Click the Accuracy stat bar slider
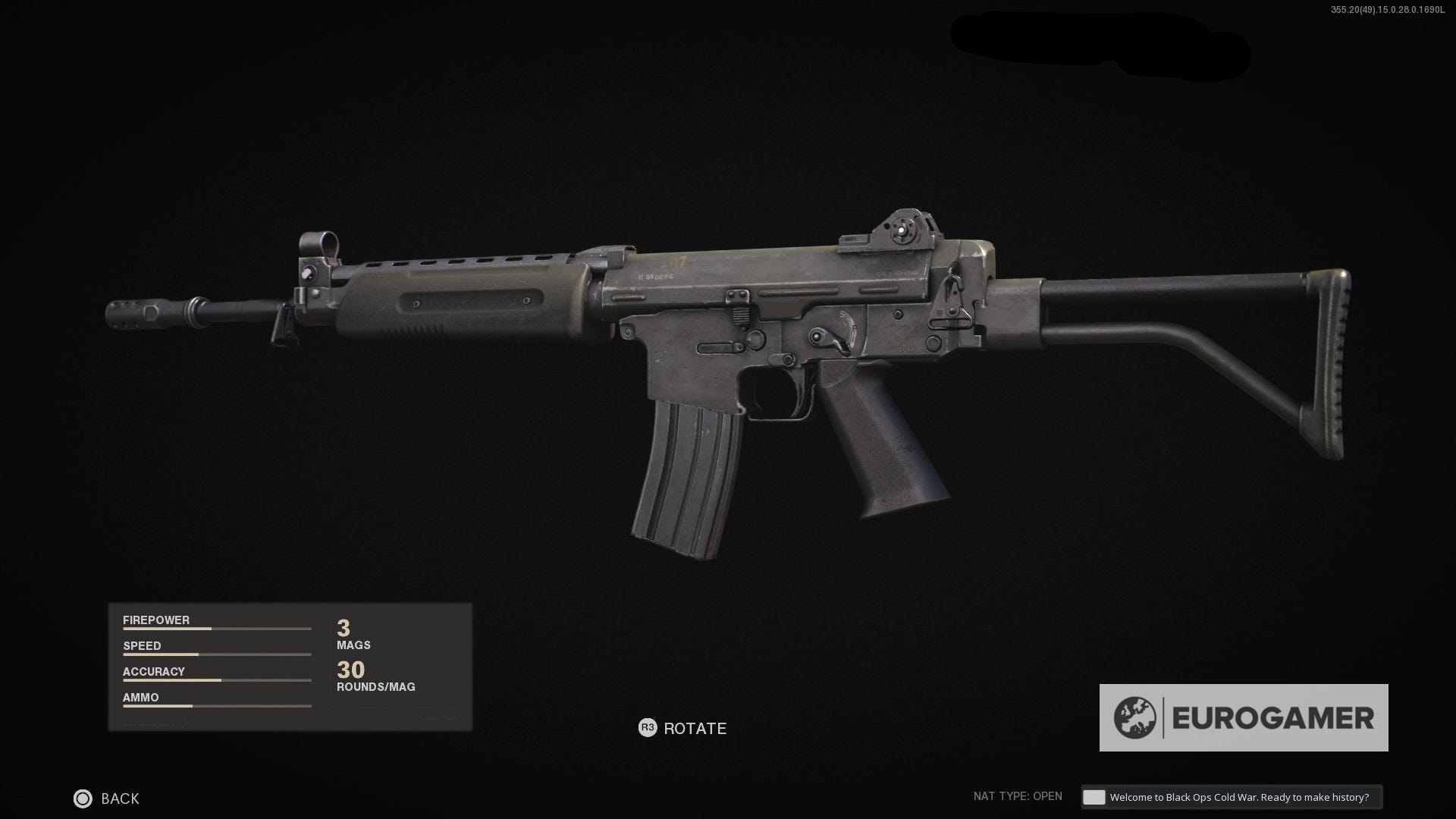The image size is (1456, 819). [x=216, y=679]
